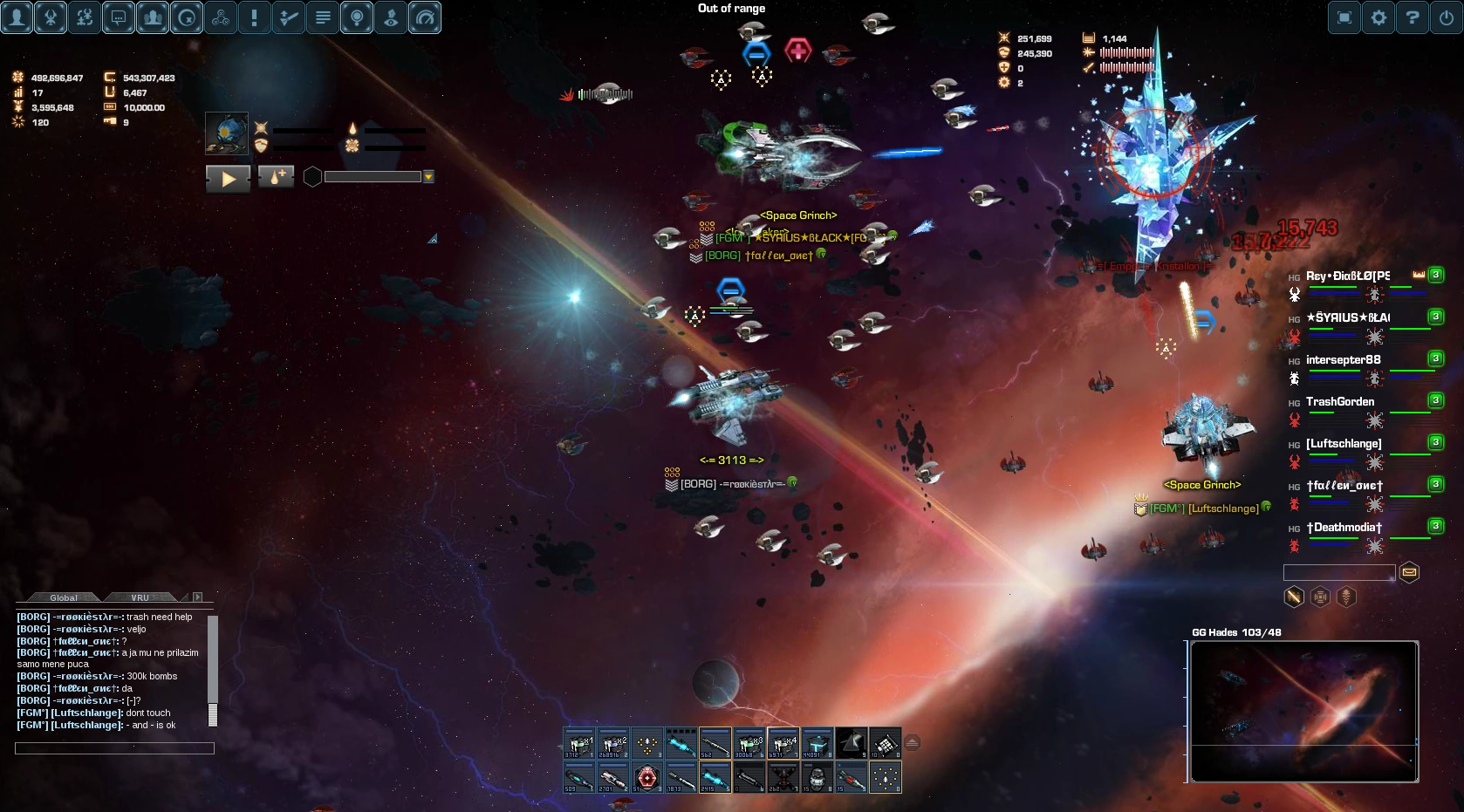Switch to the Global chat tab
Screen dimensions: 1464x812
click(64, 597)
